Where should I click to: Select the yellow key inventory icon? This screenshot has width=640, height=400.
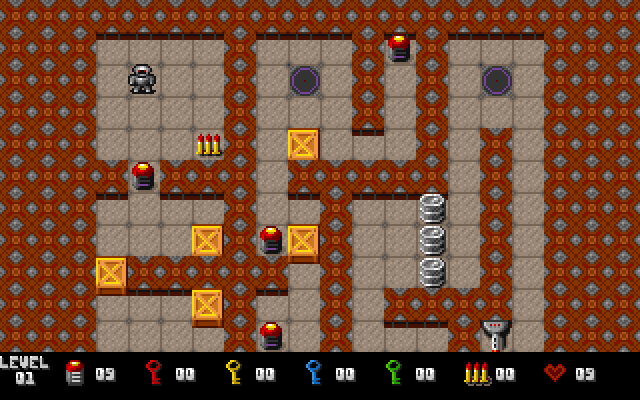click(x=234, y=373)
